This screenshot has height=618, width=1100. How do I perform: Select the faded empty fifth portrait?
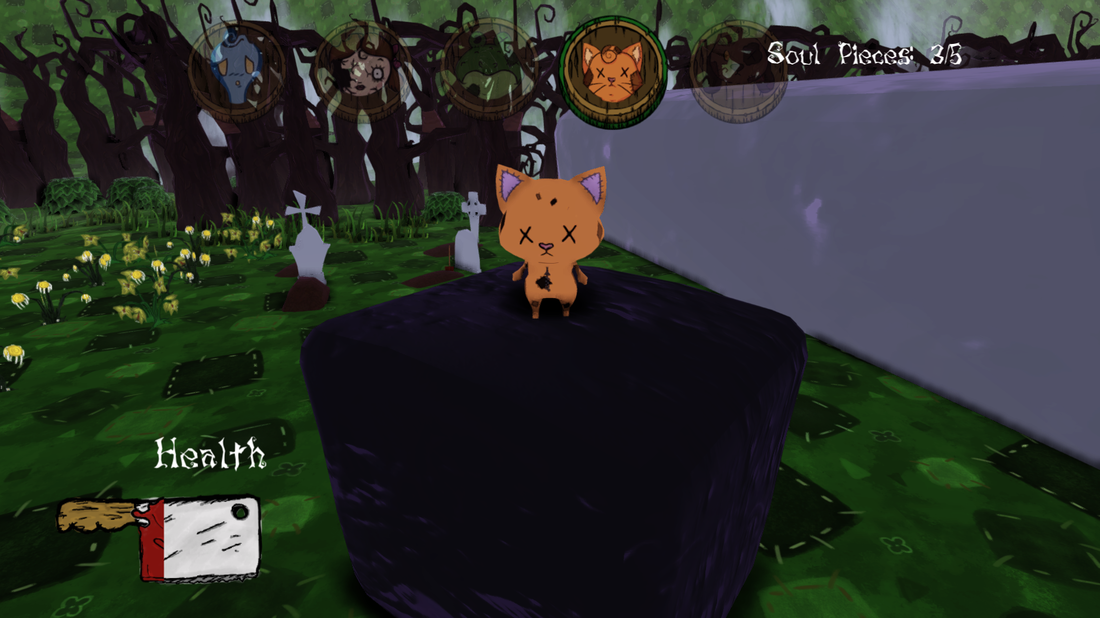pyautogui.click(x=738, y=72)
